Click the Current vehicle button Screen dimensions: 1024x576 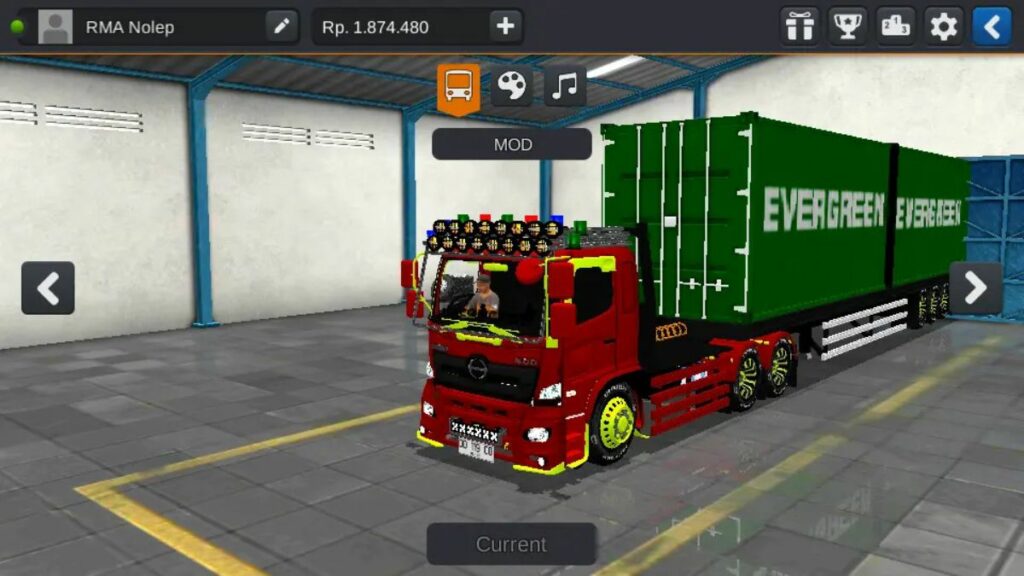(511, 544)
